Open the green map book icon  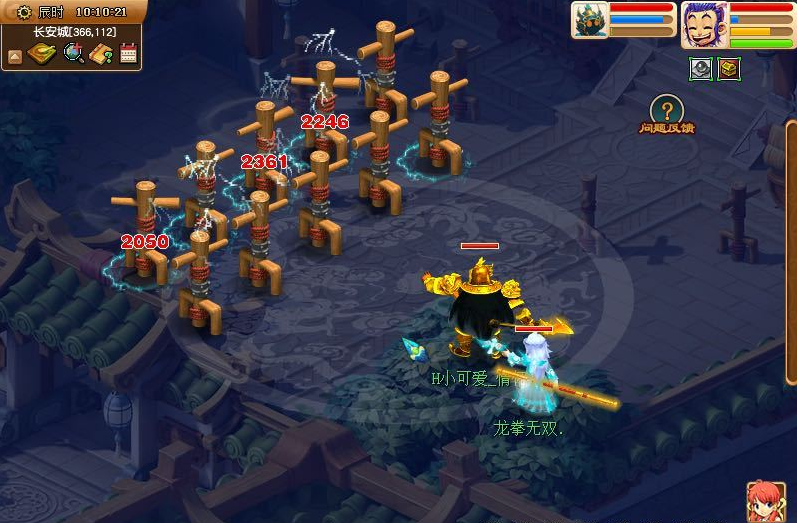(x=41, y=54)
